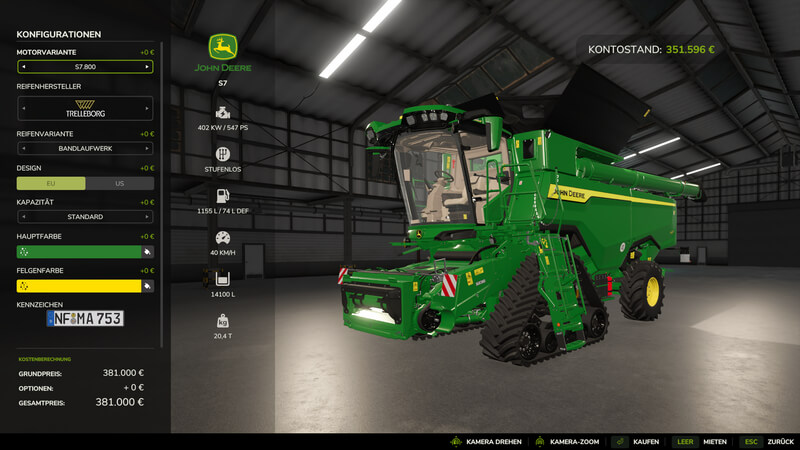Edit the NF MA 753 license plate

(x=85, y=319)
